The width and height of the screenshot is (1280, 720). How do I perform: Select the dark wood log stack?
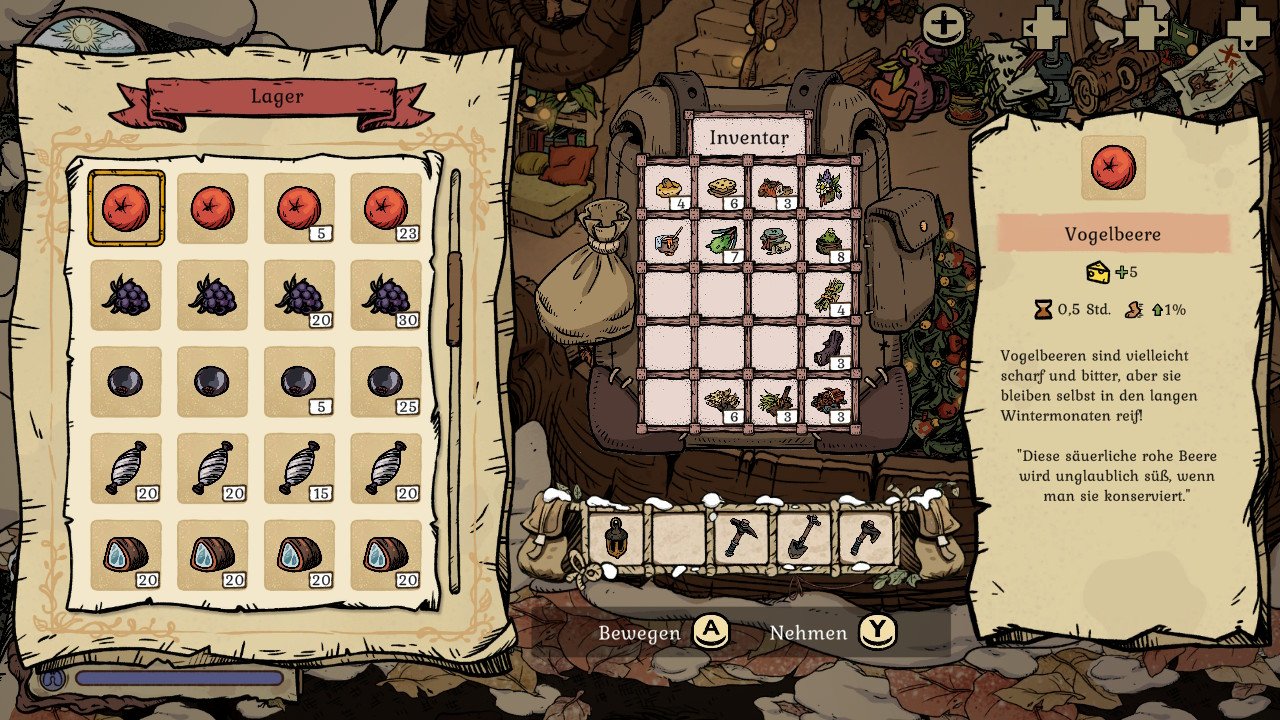[x=829, y=348]
